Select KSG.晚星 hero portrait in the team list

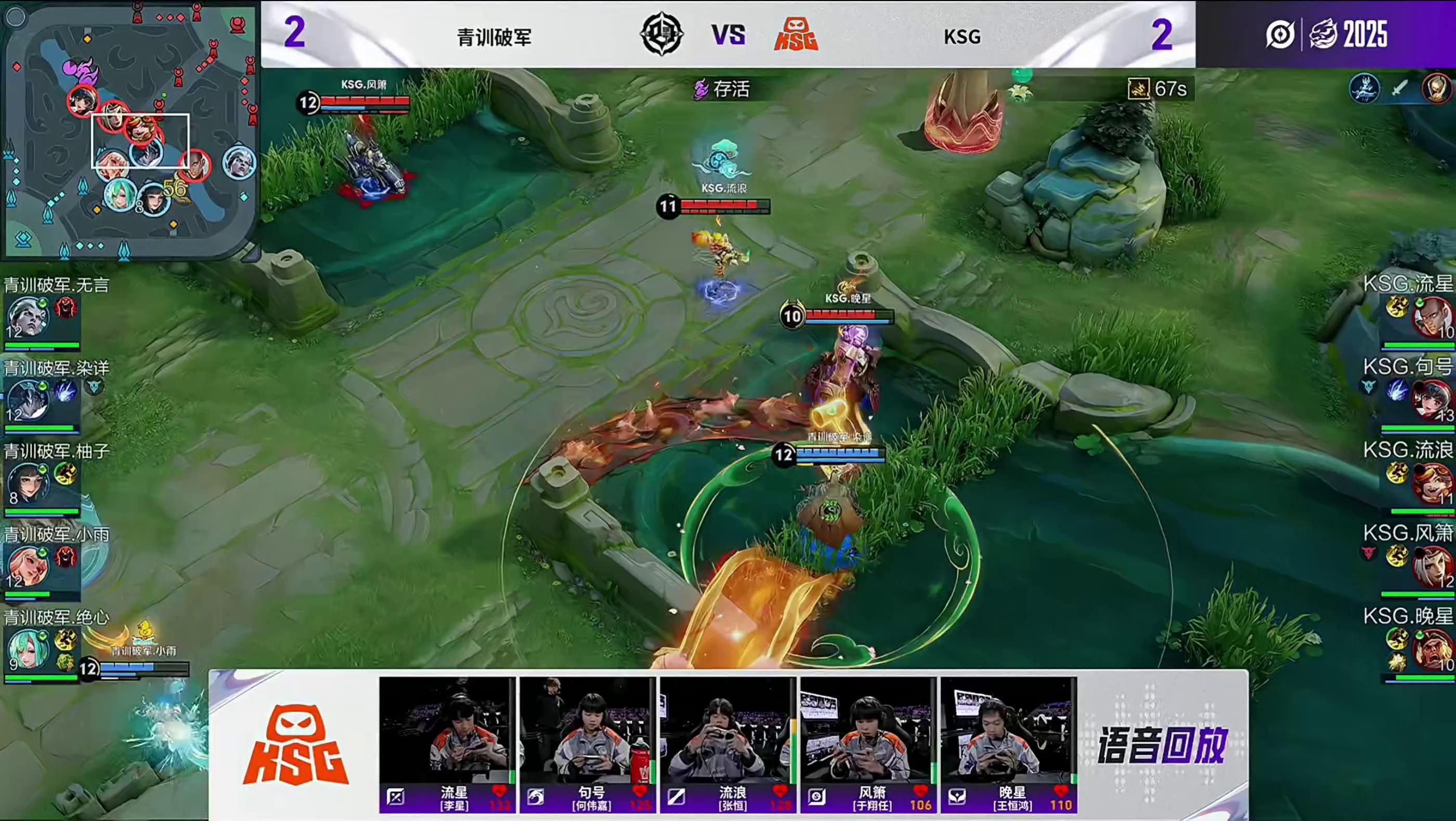tap(1433, 650)
